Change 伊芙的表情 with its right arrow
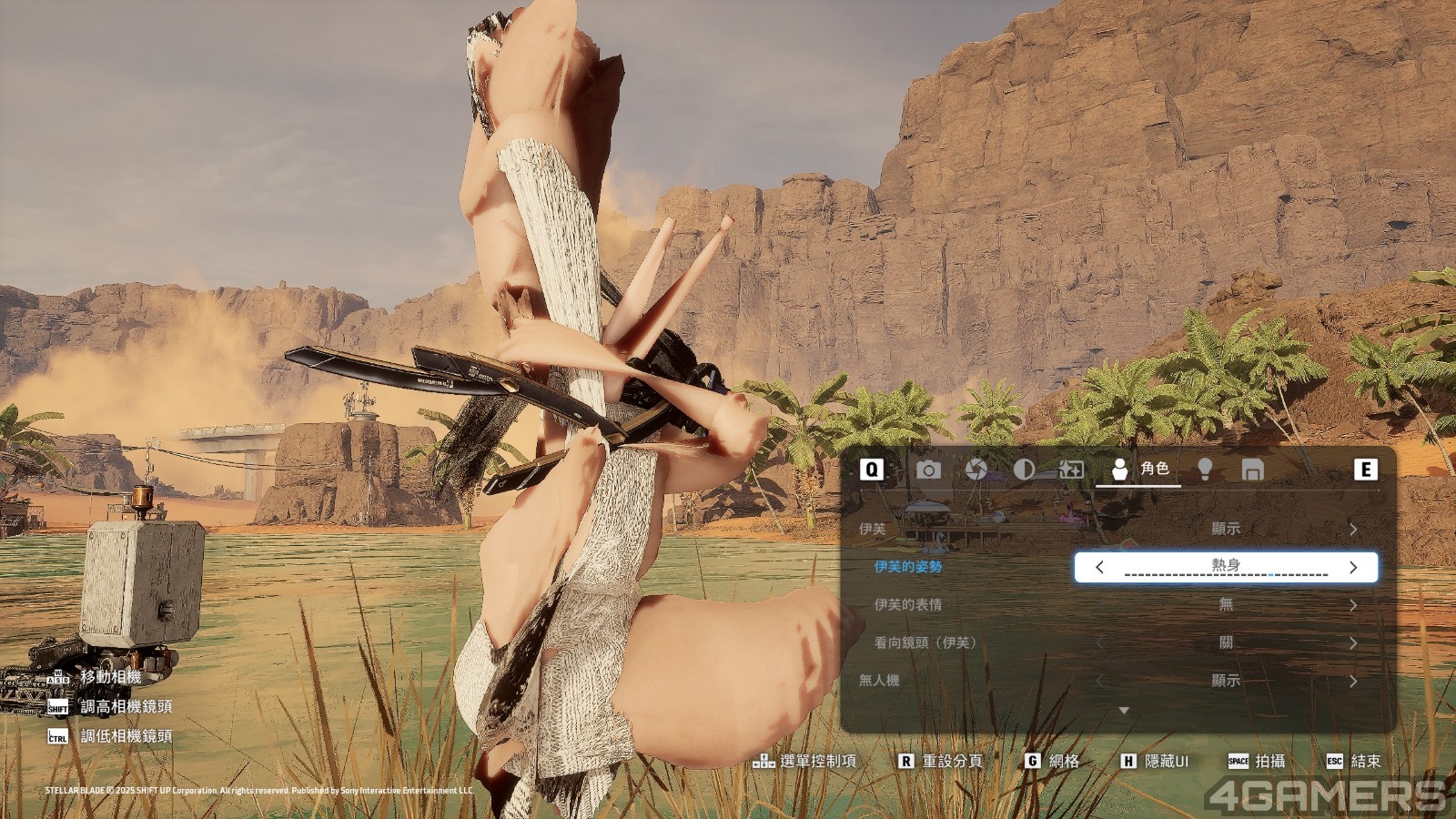This screenshot has width=1456, height=819. 1353,605
